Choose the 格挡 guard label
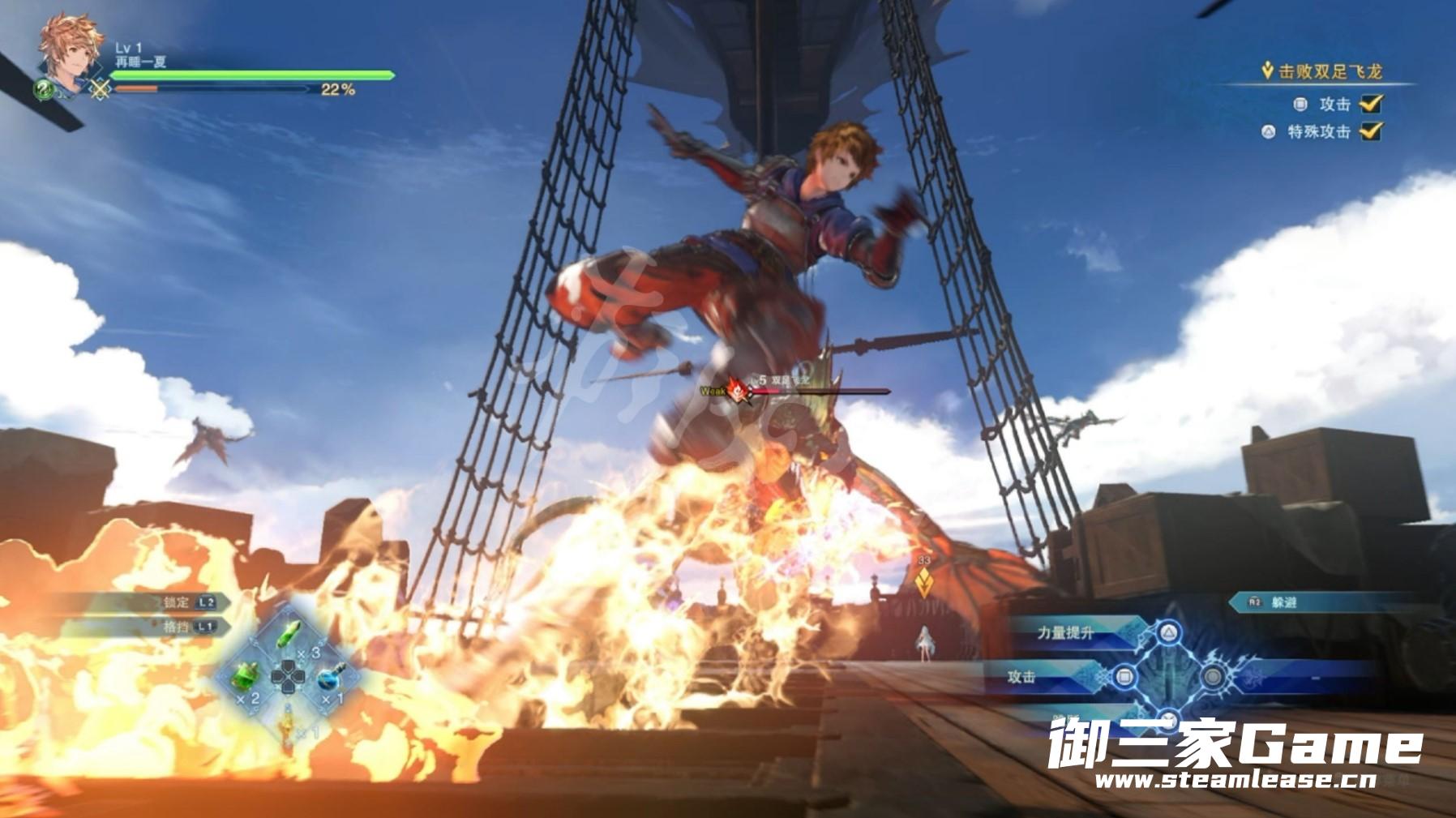The width and height of the screenshot is (1456, 818). 176,627
